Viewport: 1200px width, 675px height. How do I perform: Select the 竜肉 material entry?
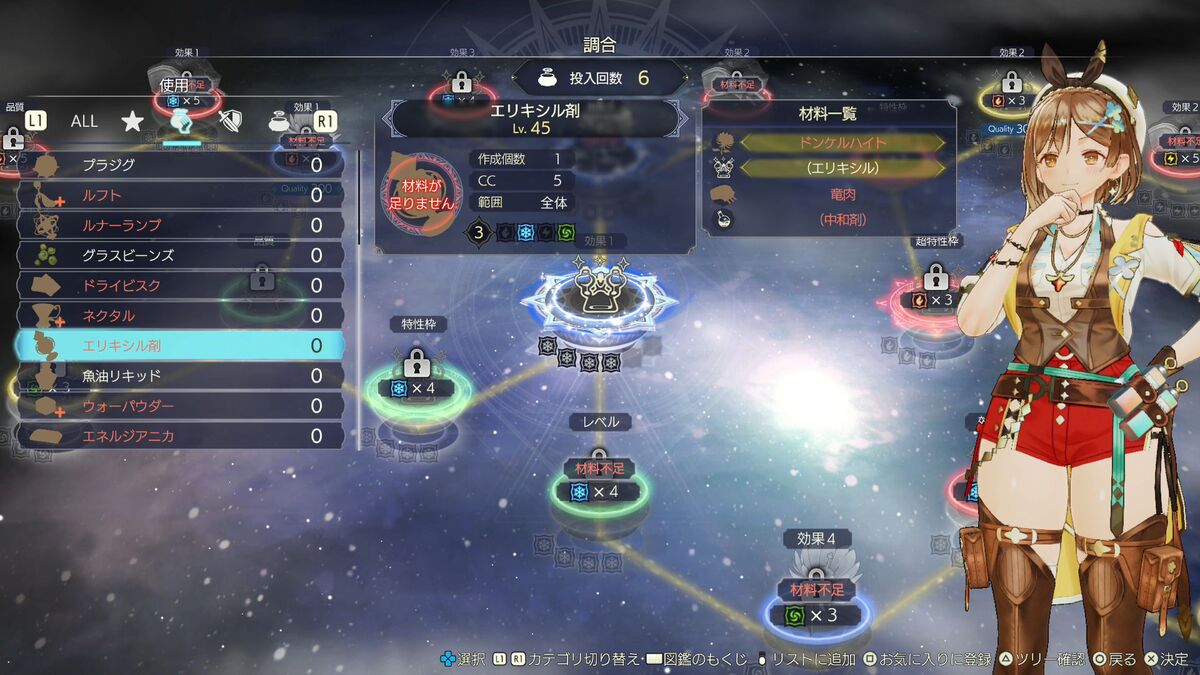pos(842,194)
